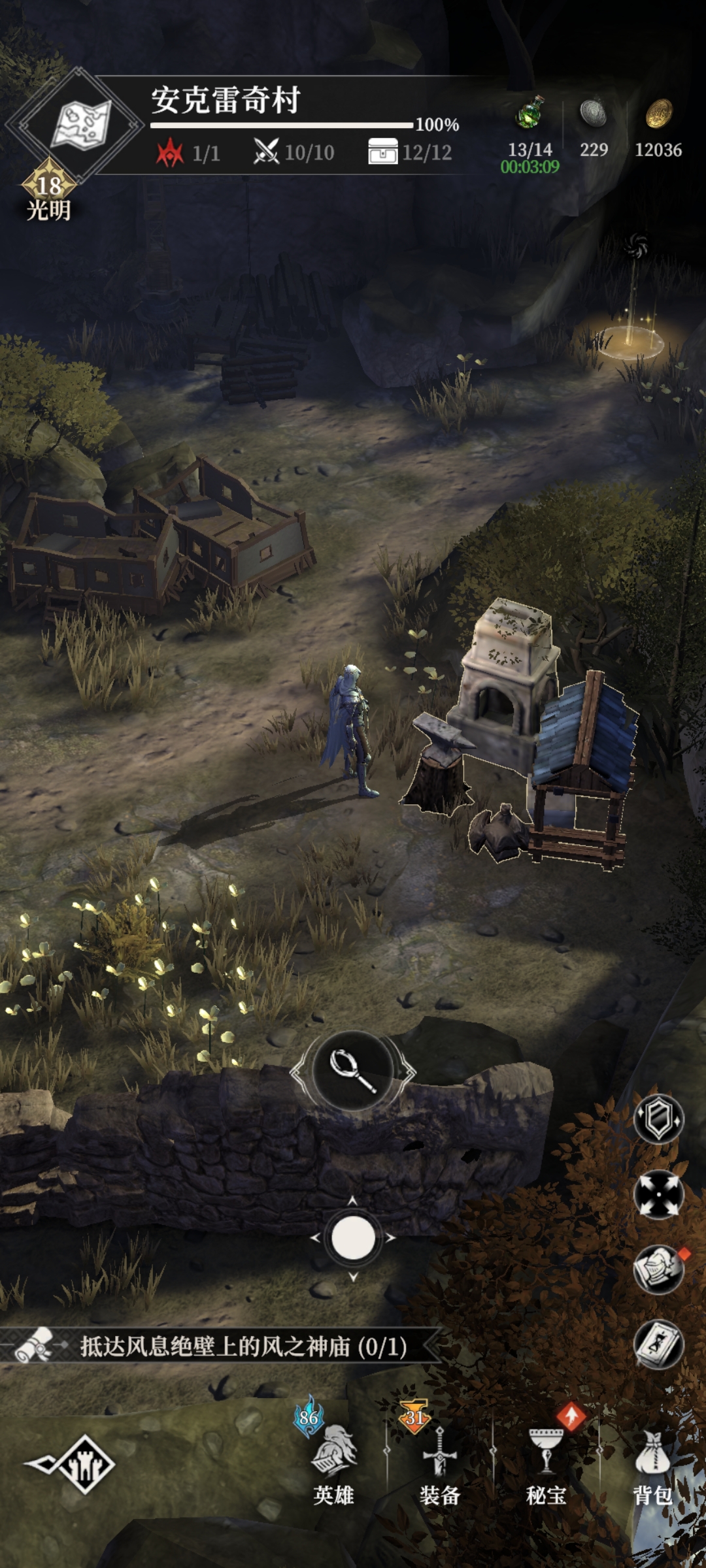Screen dimensions: 706x1568
Task: Tap the silver coin currency icon
Action: click(594, 114)
